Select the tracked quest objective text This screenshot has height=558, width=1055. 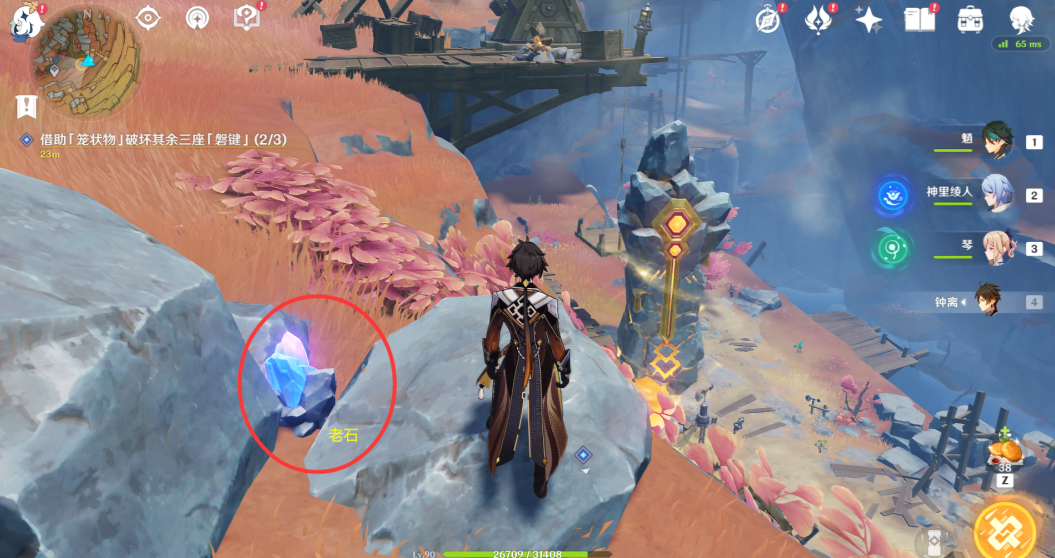162,140
